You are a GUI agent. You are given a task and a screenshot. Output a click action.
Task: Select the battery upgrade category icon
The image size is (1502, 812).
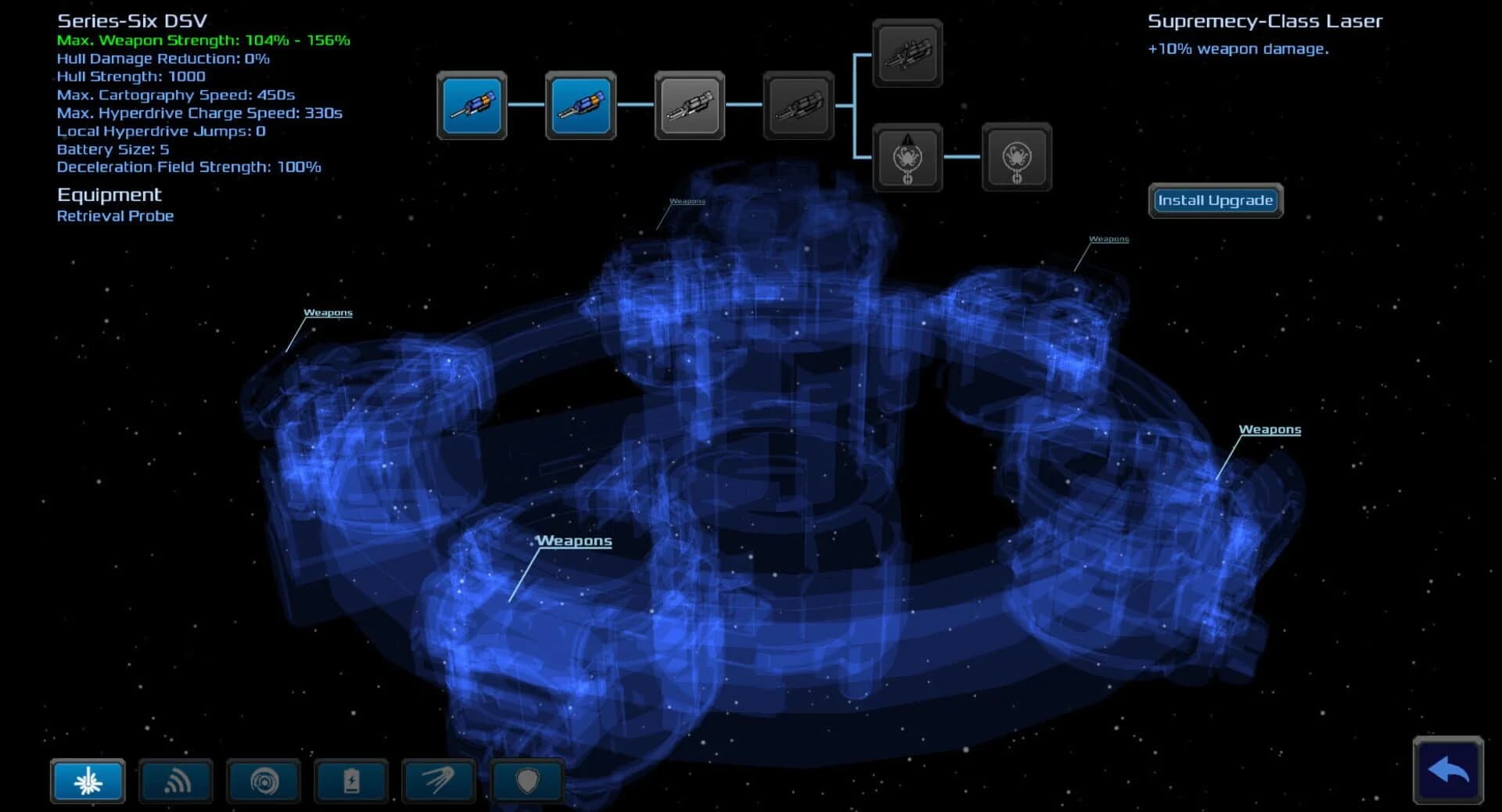tap(351, 781)
